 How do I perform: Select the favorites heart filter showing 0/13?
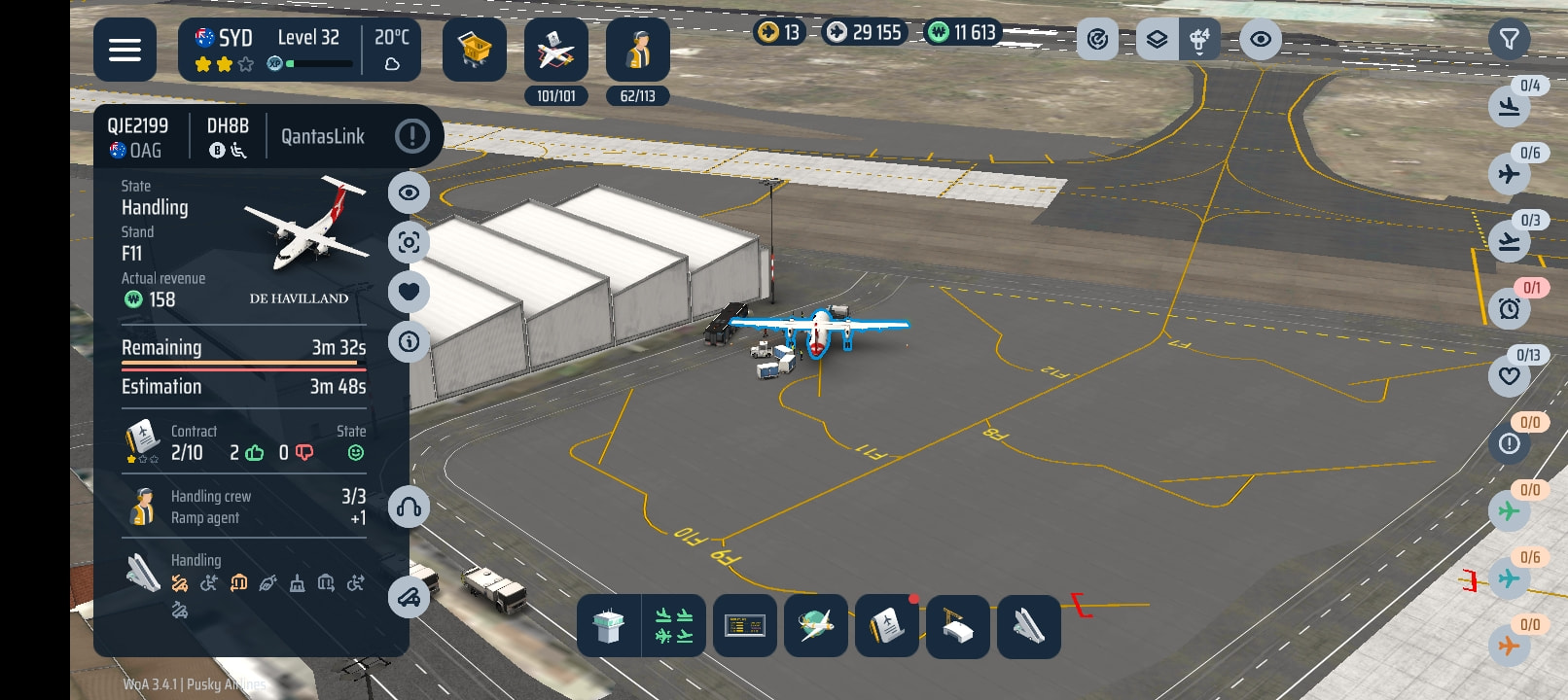pyautogui.click(x=1510, y=376)
